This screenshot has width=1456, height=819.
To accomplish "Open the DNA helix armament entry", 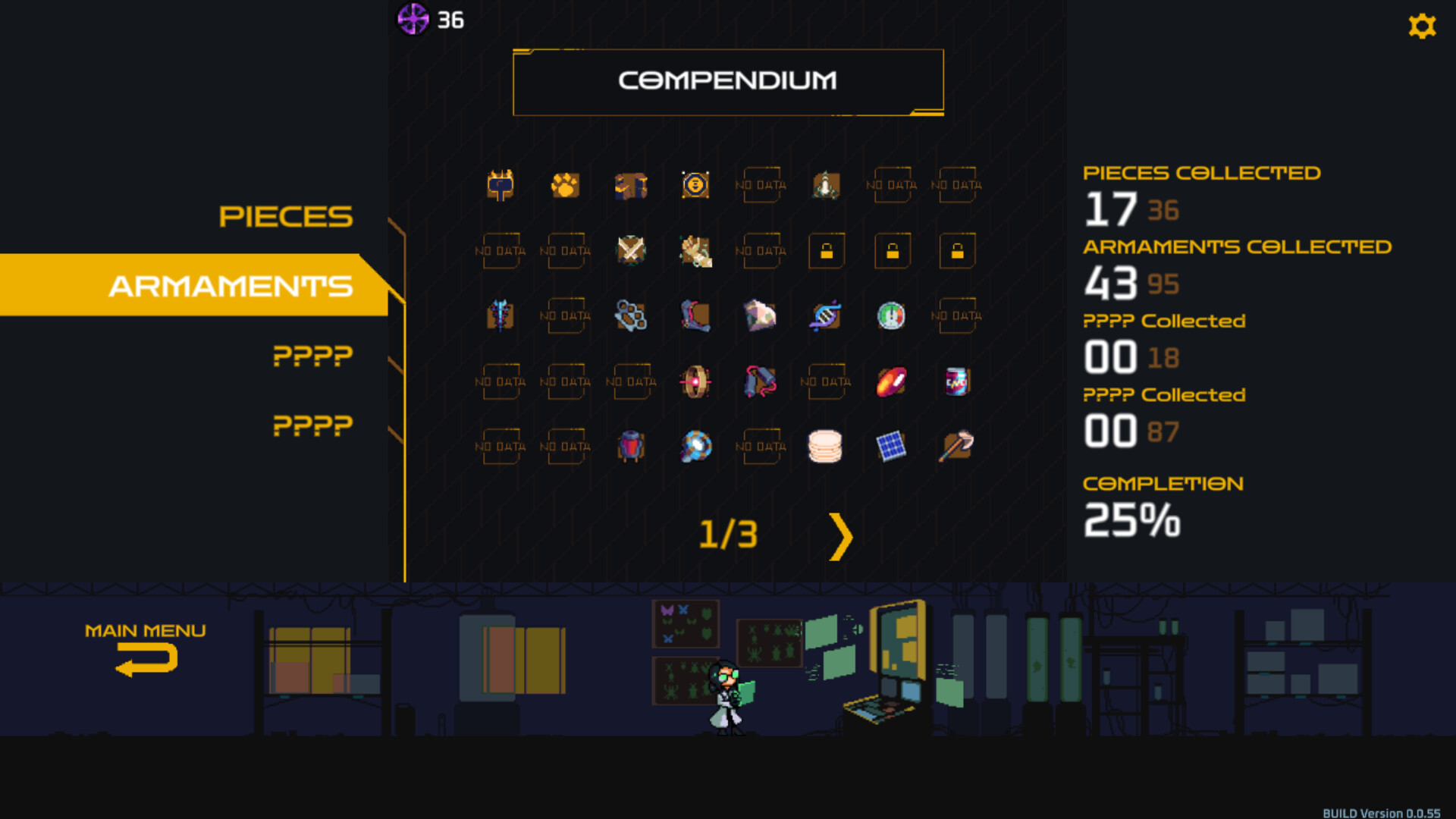I will pos(825,316).
